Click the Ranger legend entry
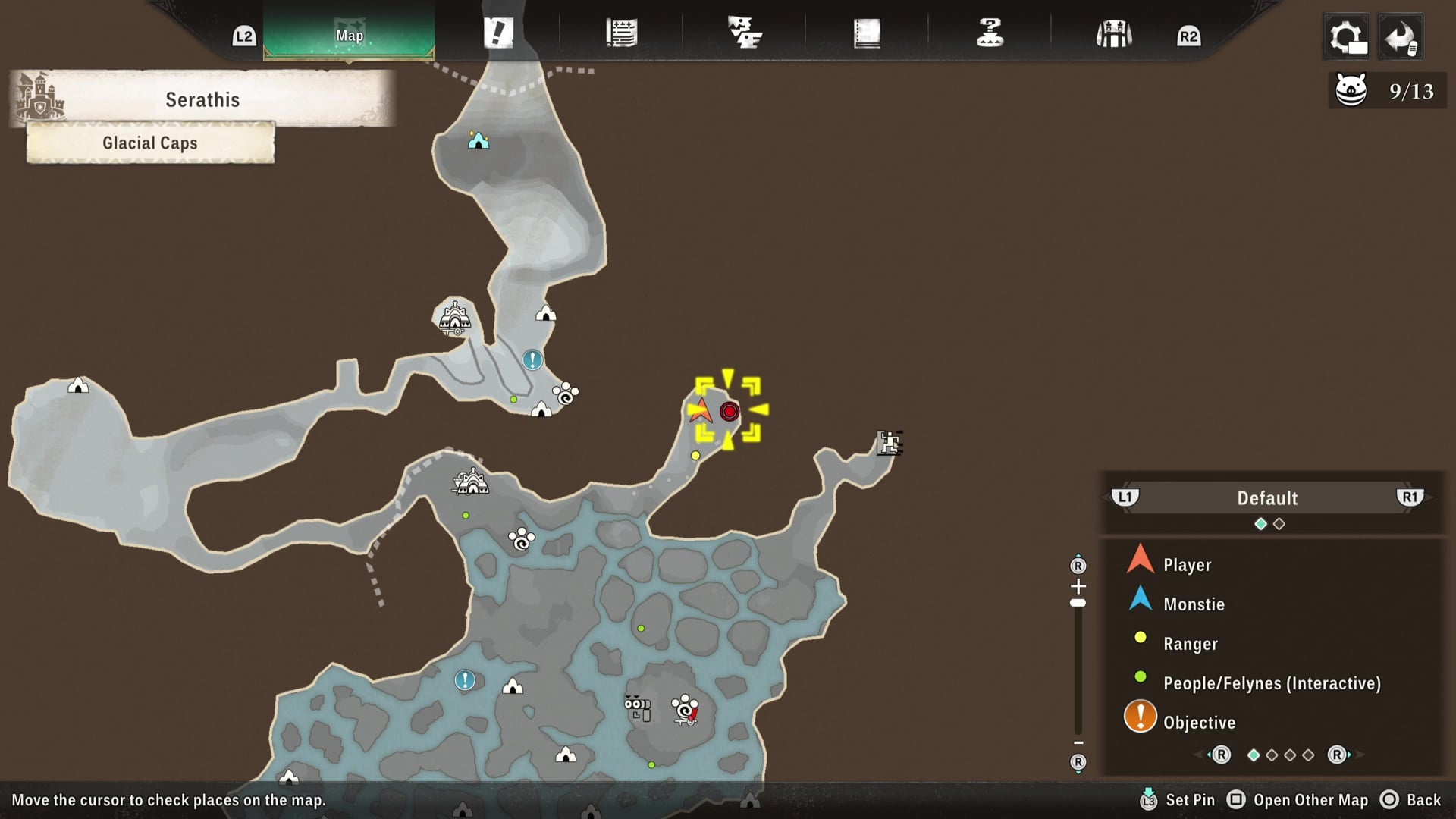Image resolution: width=1456 pixels, height=819 pixels. (1190, 644)
